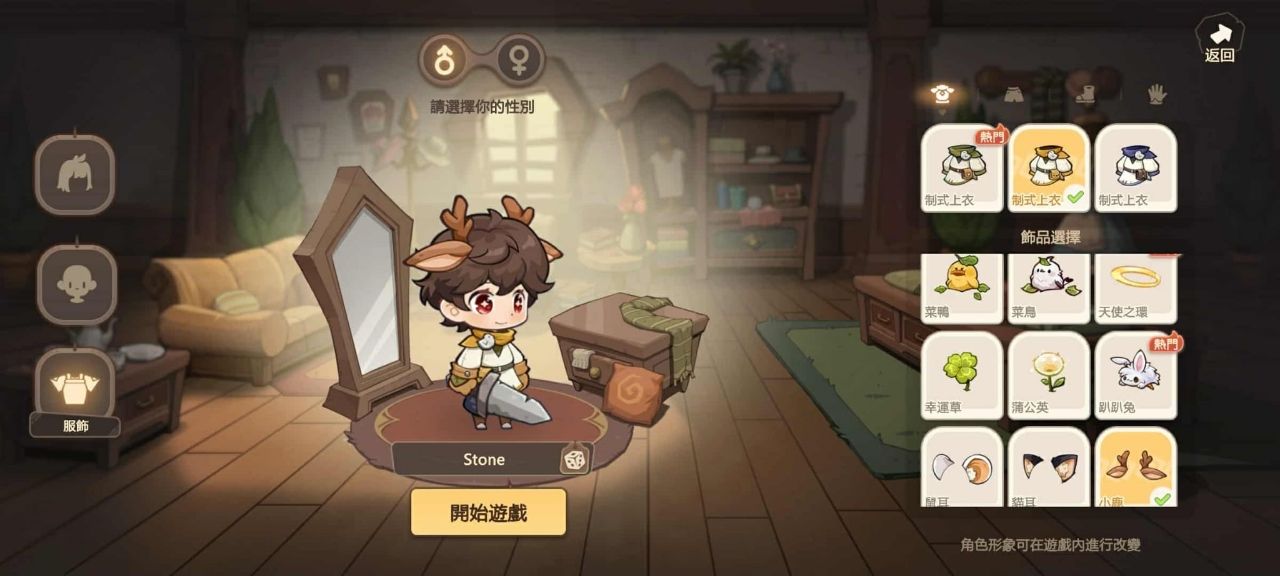Select the green 制式上衣 uniform top
The width and height of the screenshot is (1280, 576).
click(961, 168)
